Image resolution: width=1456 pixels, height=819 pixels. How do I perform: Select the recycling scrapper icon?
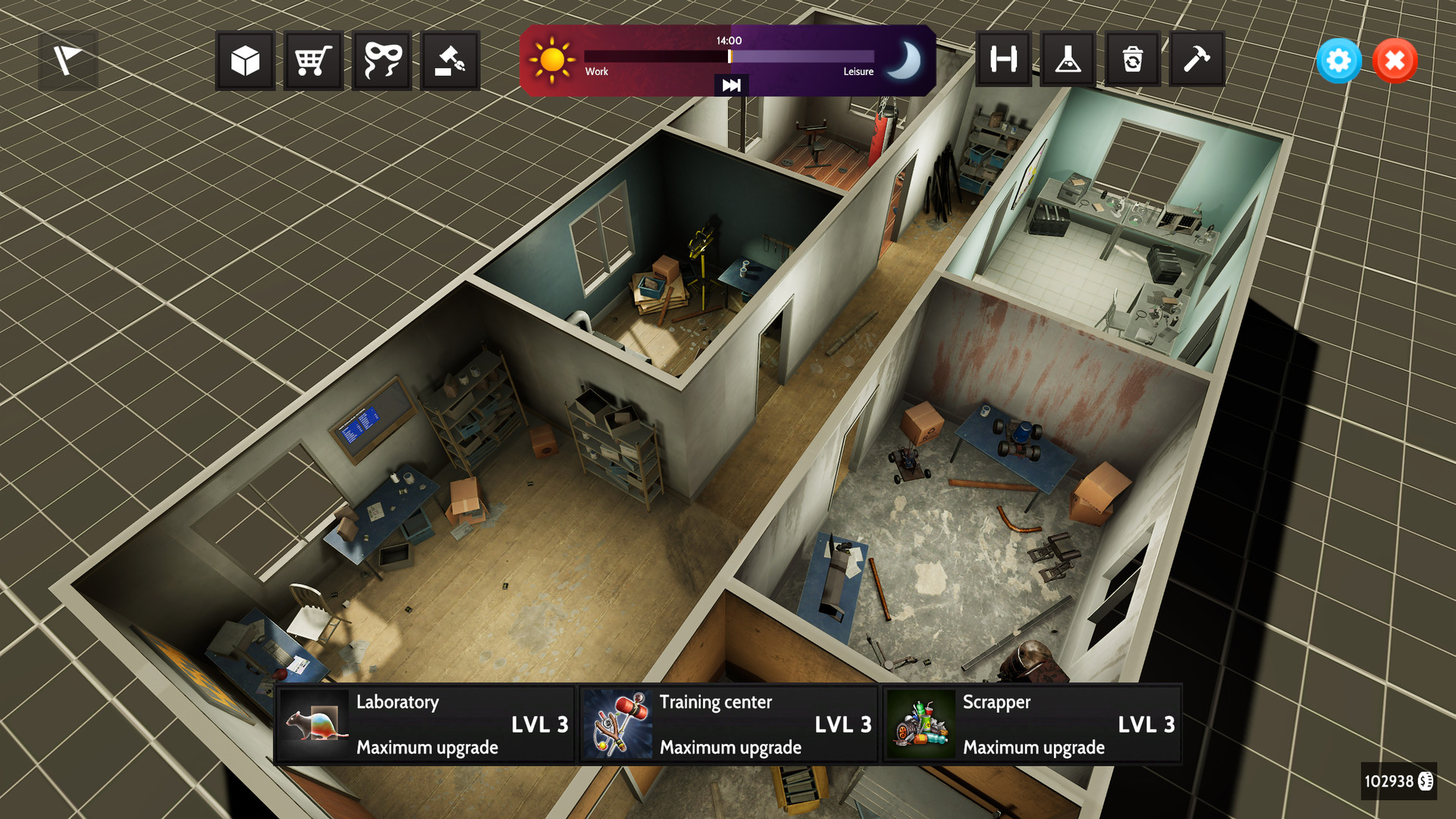[x=1132, y=61]
